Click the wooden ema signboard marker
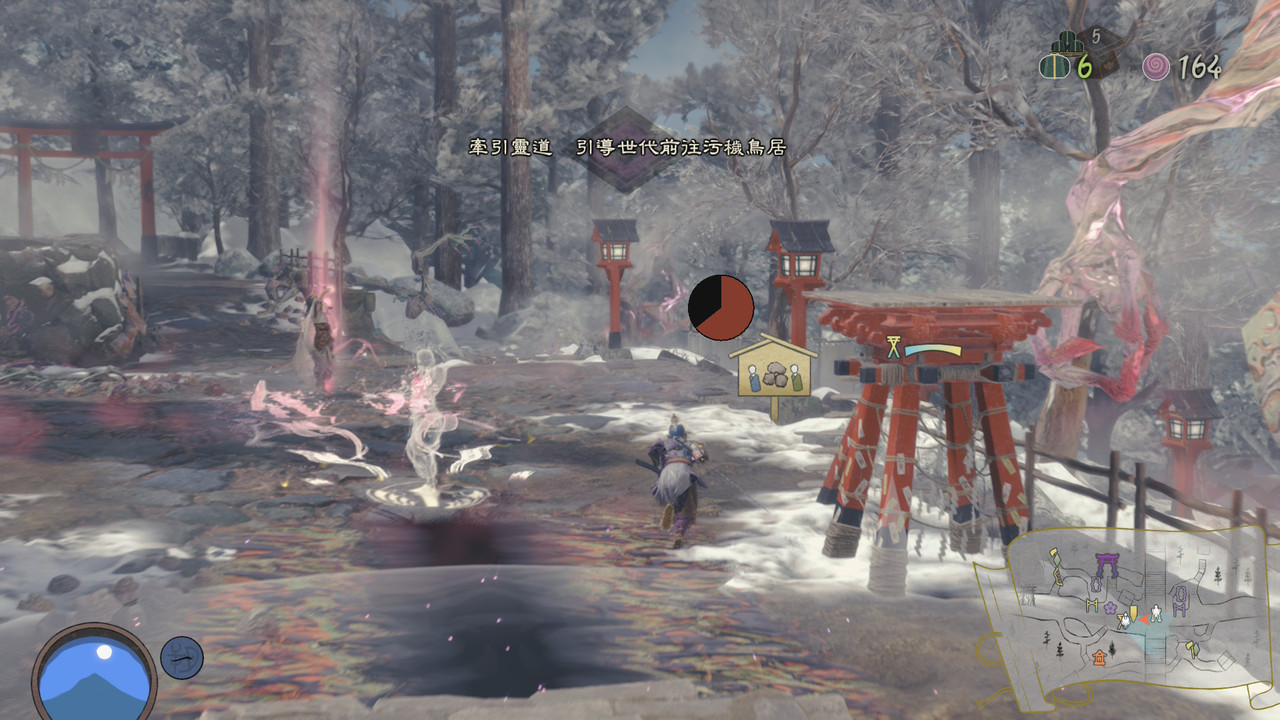Screen dimensions: 1280x720 (773, 373)
